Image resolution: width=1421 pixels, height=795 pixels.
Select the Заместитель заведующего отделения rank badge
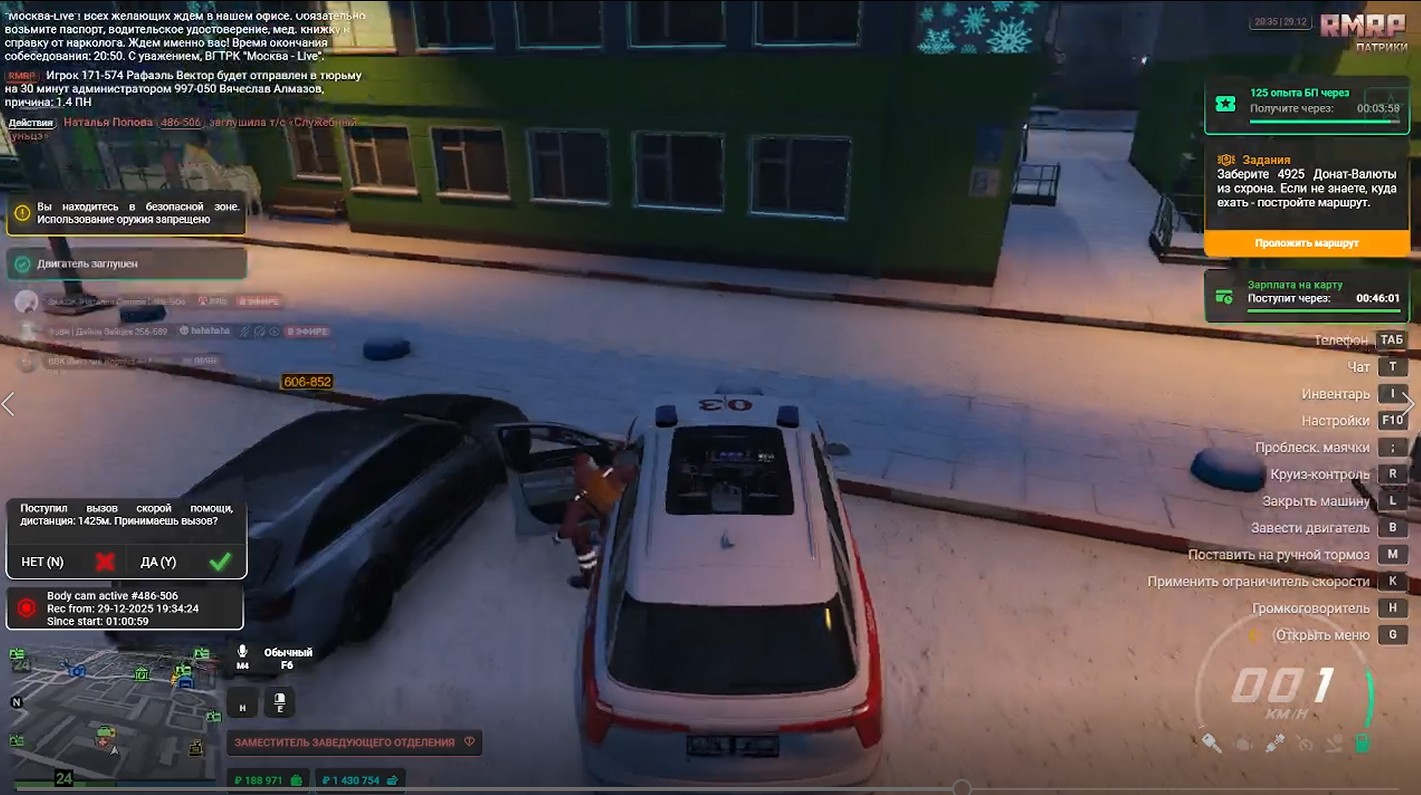[355, 742]
